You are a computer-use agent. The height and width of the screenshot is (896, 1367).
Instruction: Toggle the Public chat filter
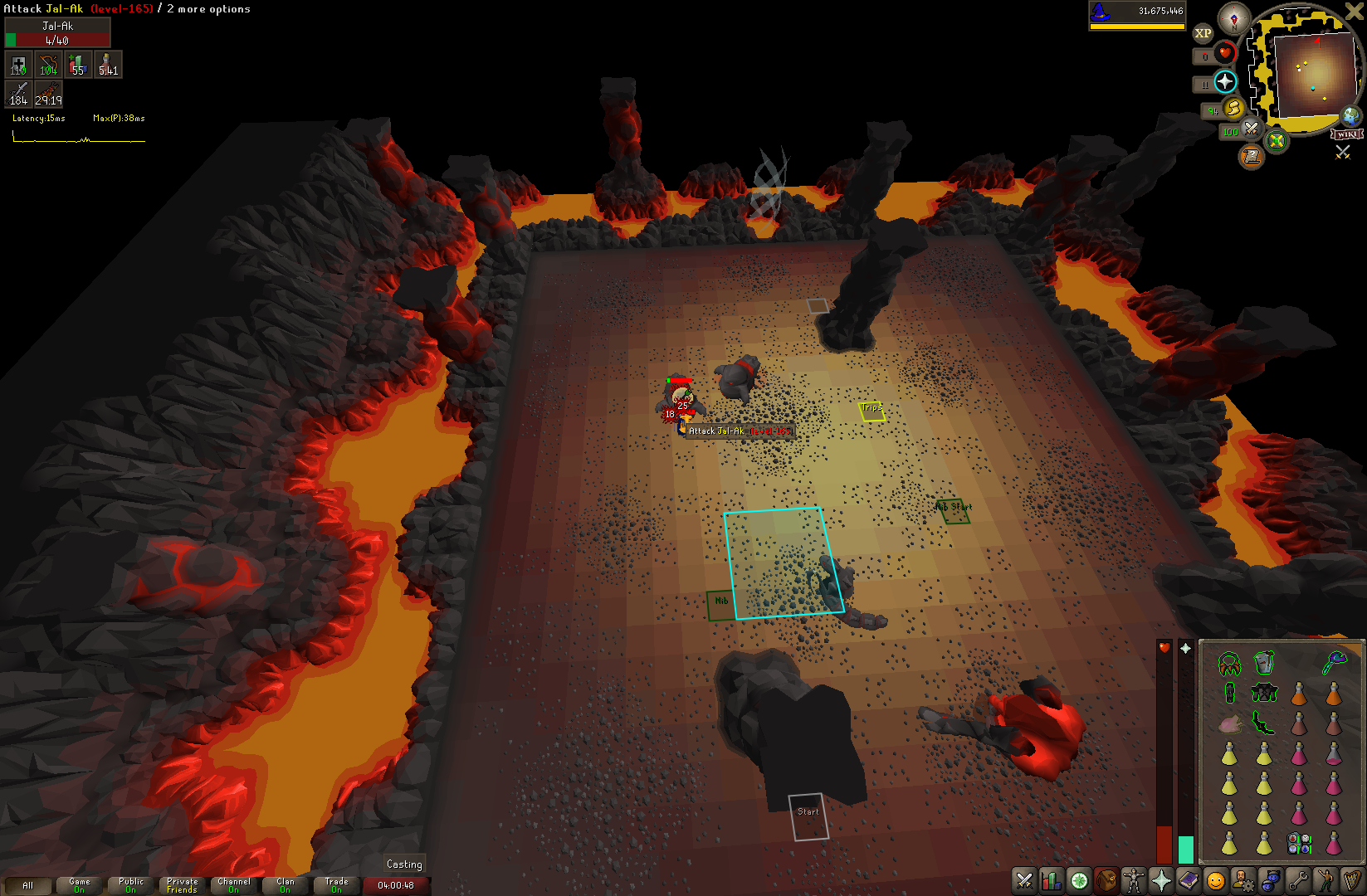(131, 885)
